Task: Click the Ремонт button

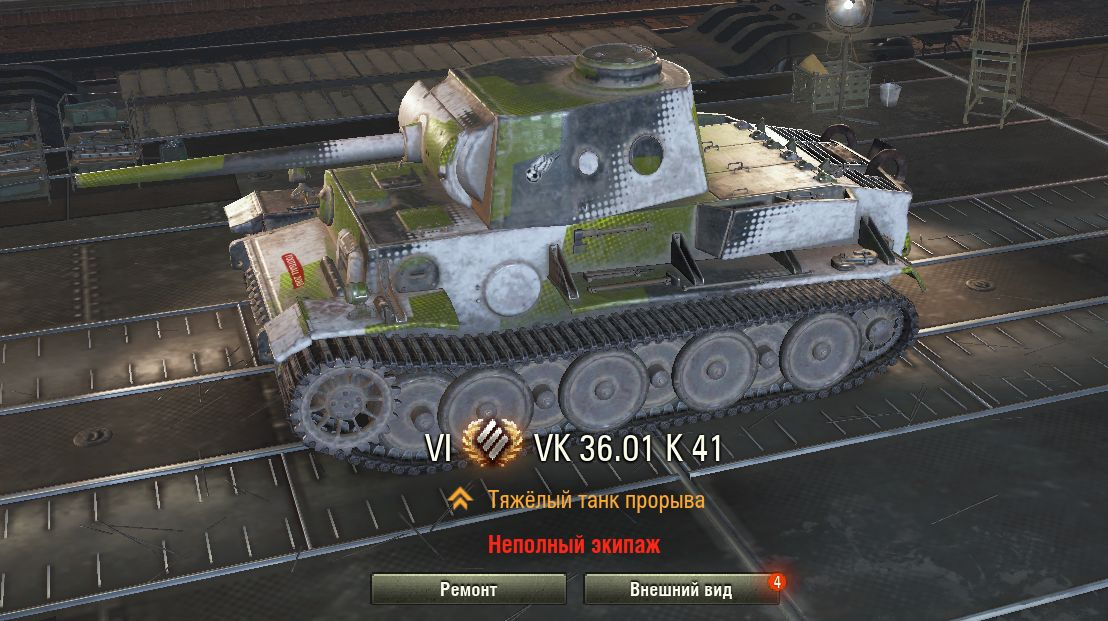Action: [468, 589]
